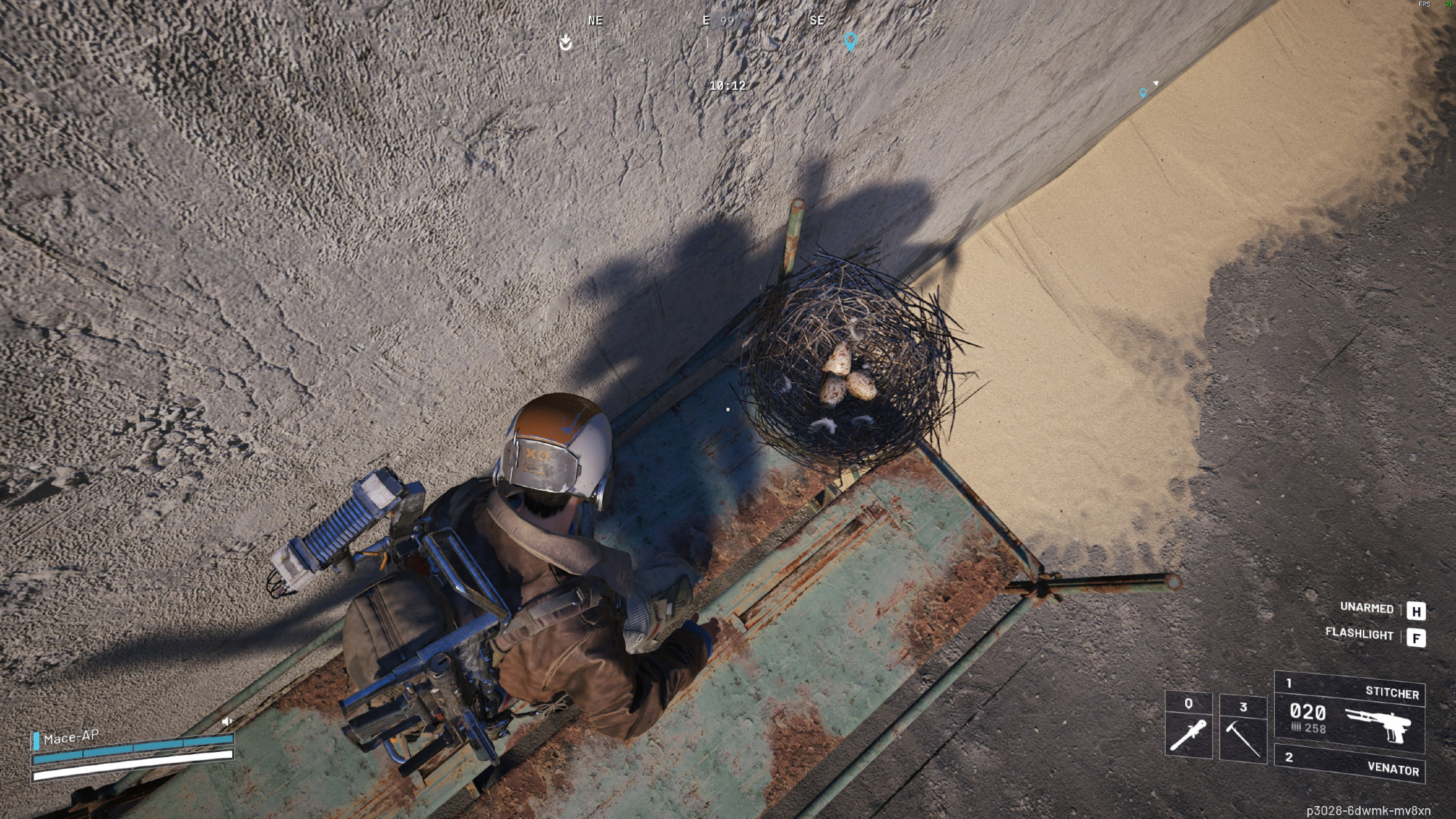Click the small blue pin floating in the world view
This screenshot has width=1456, height=819.
[1143, 93]
